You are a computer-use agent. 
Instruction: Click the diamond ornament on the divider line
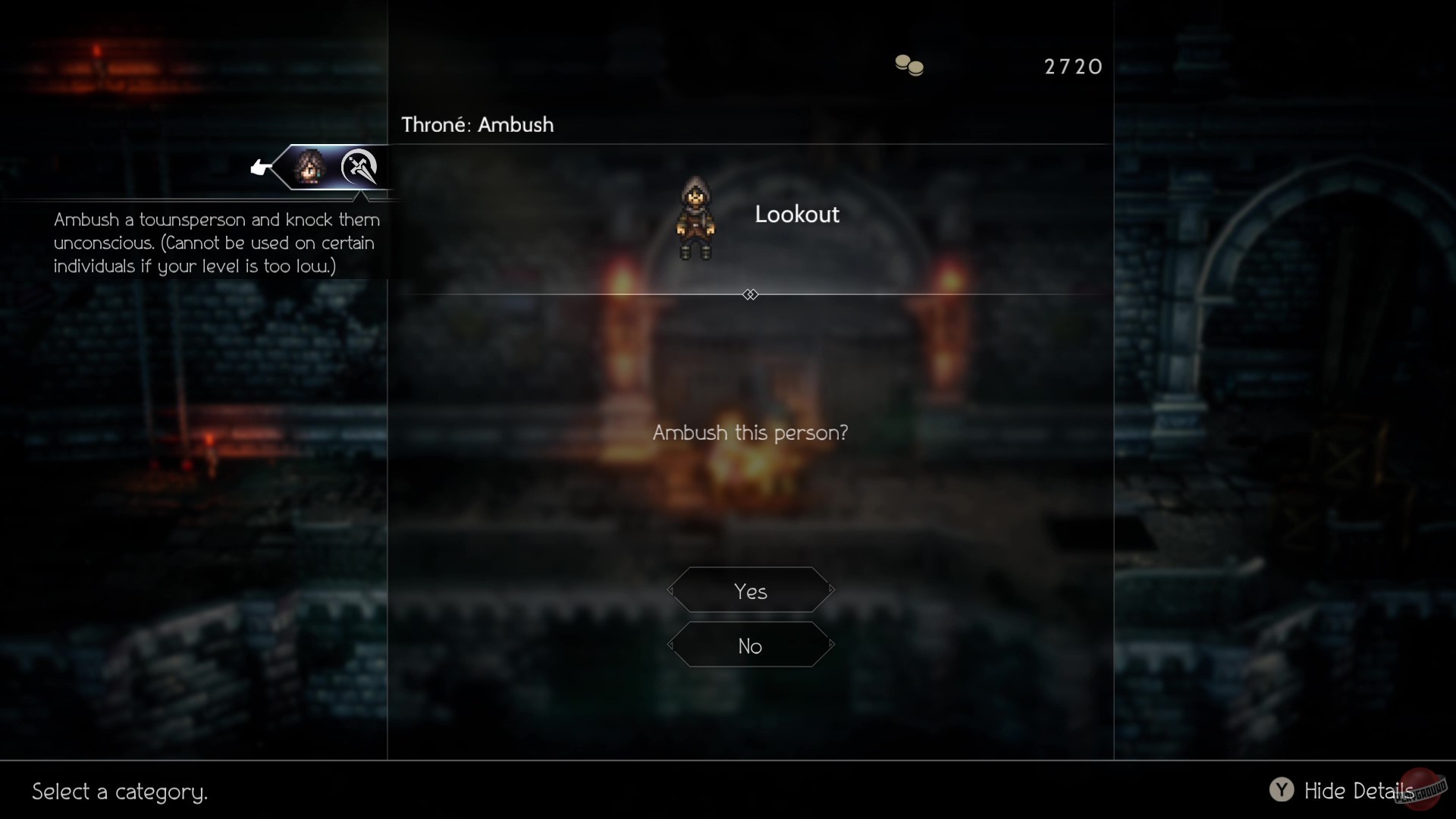point(750,294)
